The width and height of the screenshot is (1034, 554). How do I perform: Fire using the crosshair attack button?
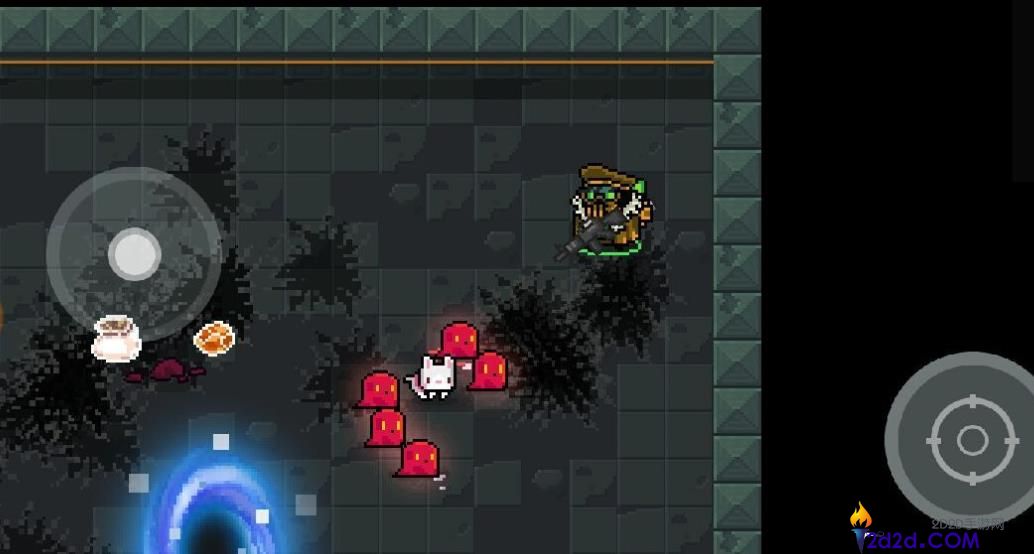point(971,440)
